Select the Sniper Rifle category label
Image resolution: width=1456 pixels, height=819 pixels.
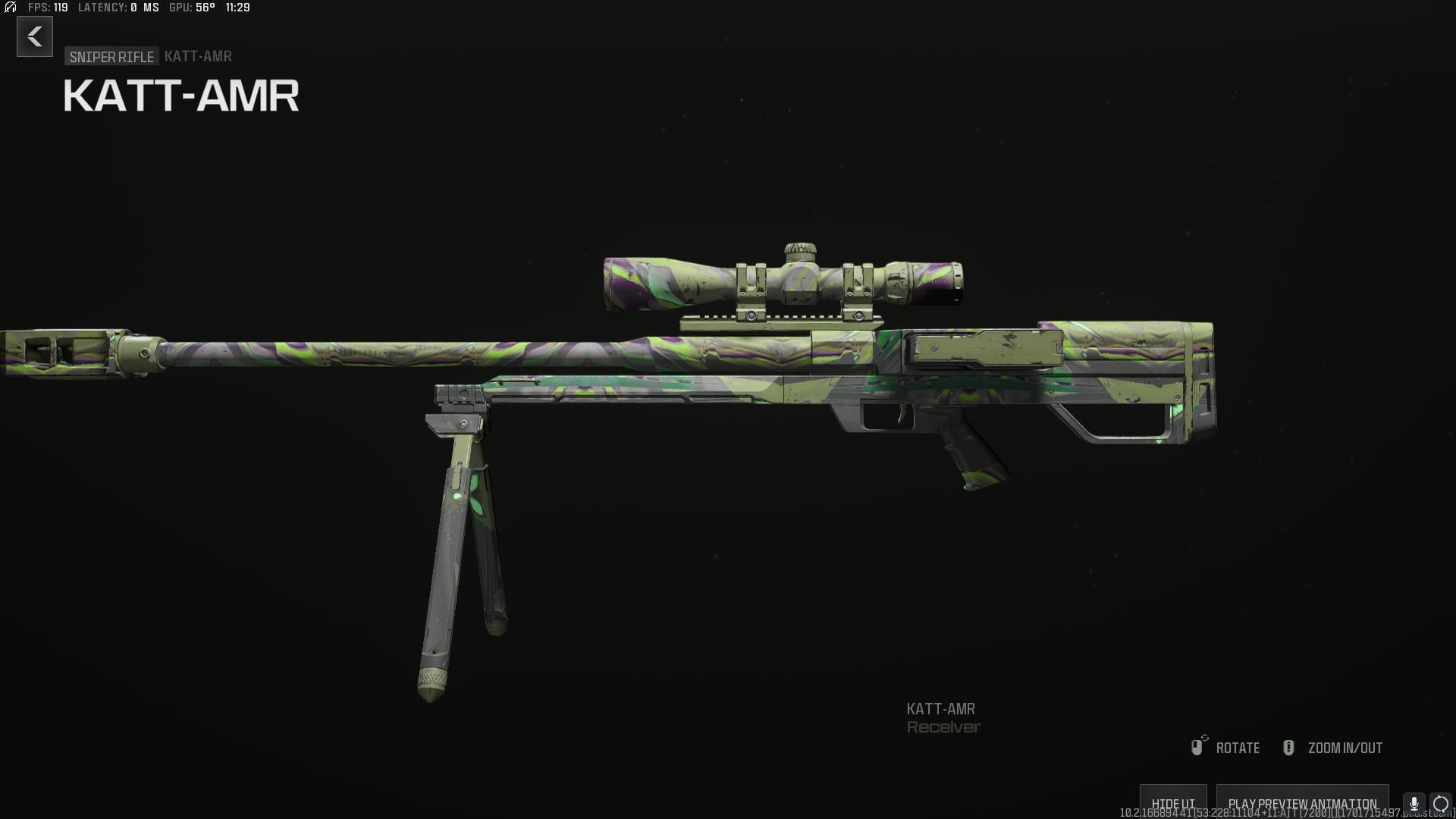tap(111, 55)
